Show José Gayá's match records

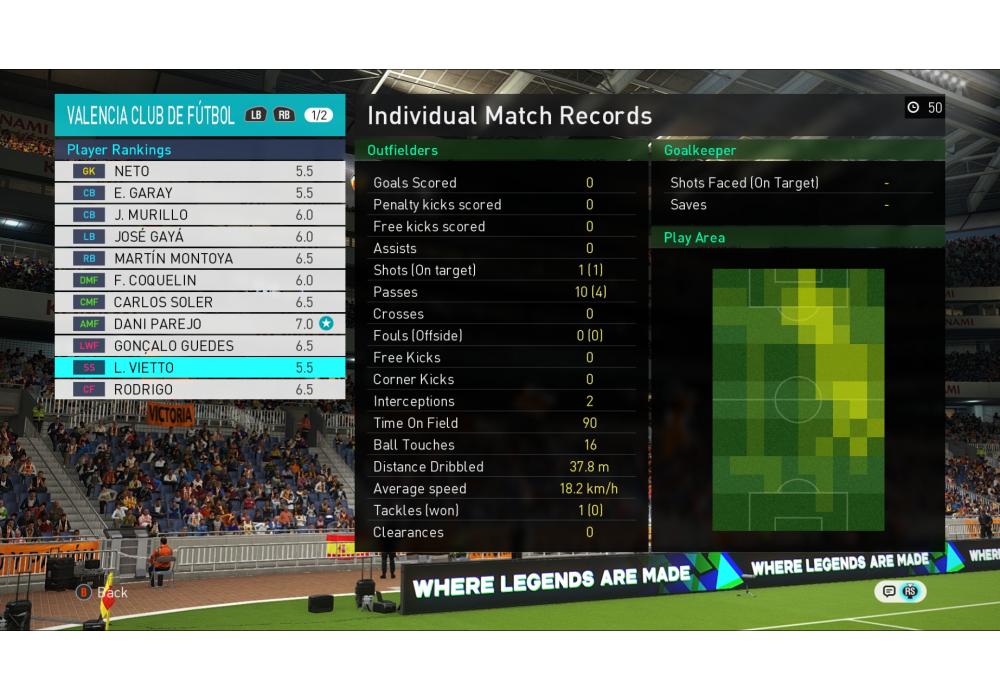pyautogui.click(x=200, y=237)
